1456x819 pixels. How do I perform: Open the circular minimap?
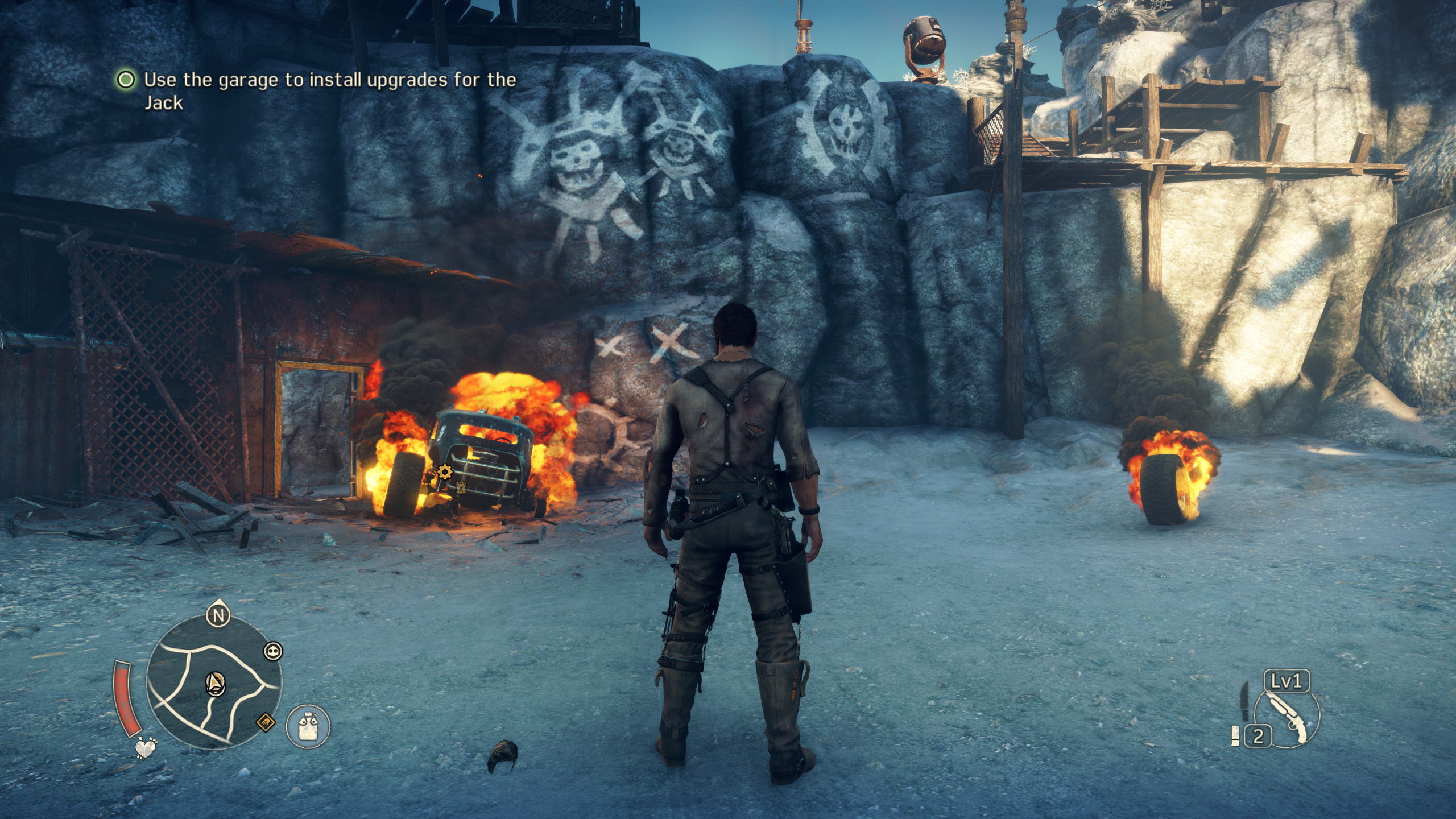tap(214, 681)
